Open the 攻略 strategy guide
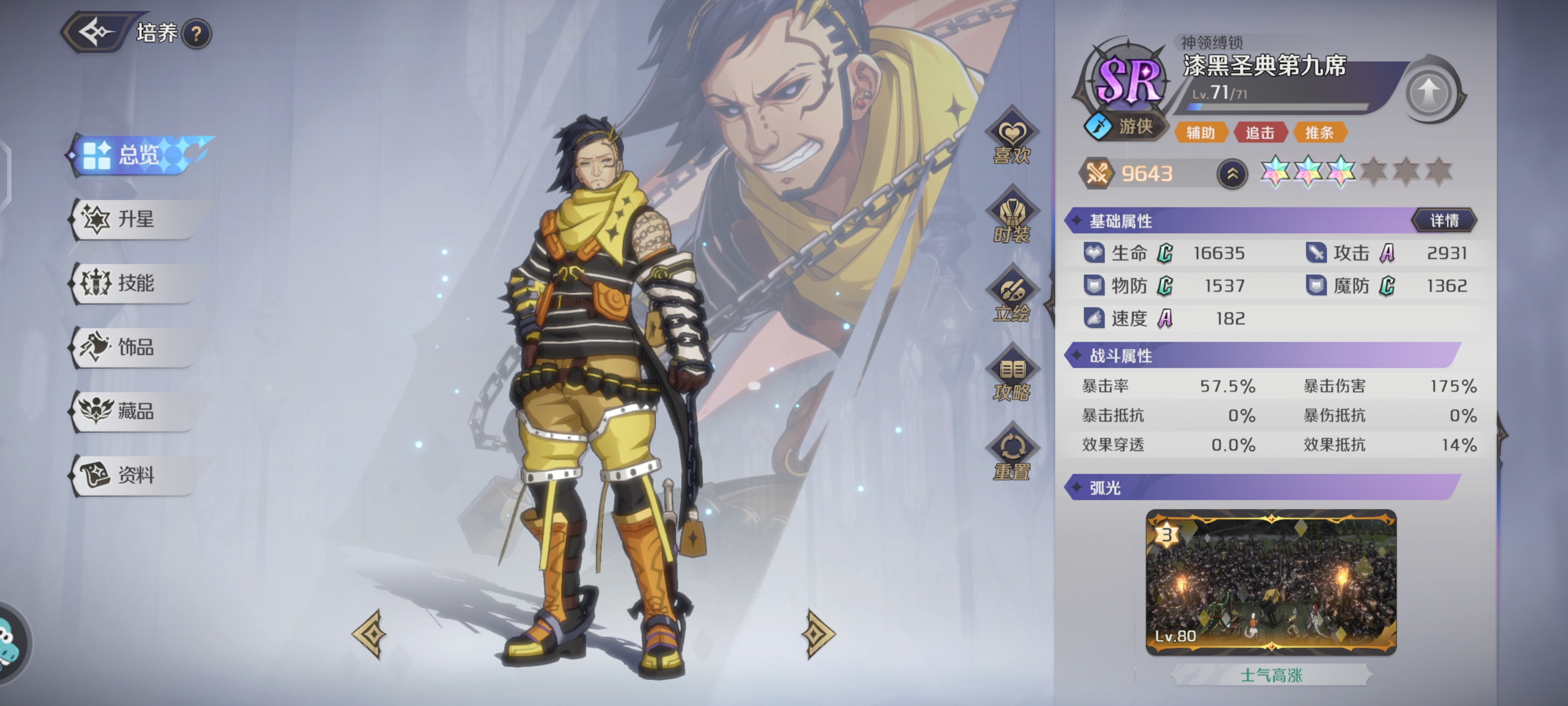1568x706 pixels. 1011,378
